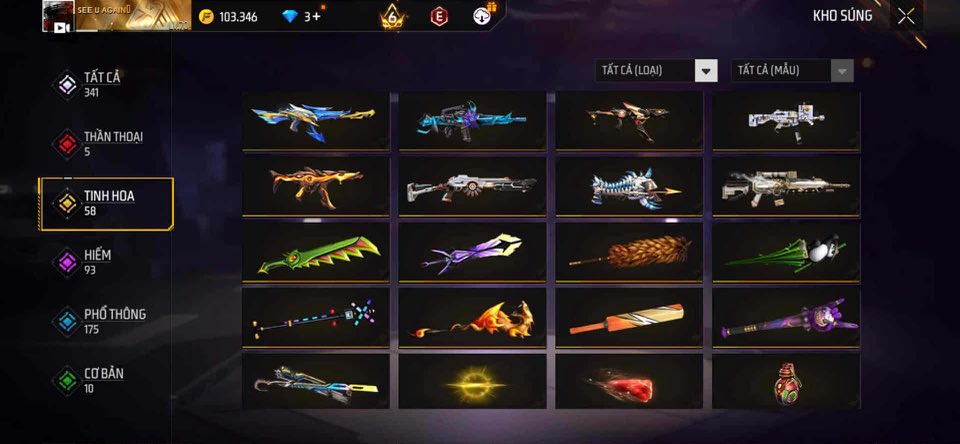The height and width of the screenshot is (444, 960).
Task: Pick the blue and yellow rifle skin
Action: 315,121
